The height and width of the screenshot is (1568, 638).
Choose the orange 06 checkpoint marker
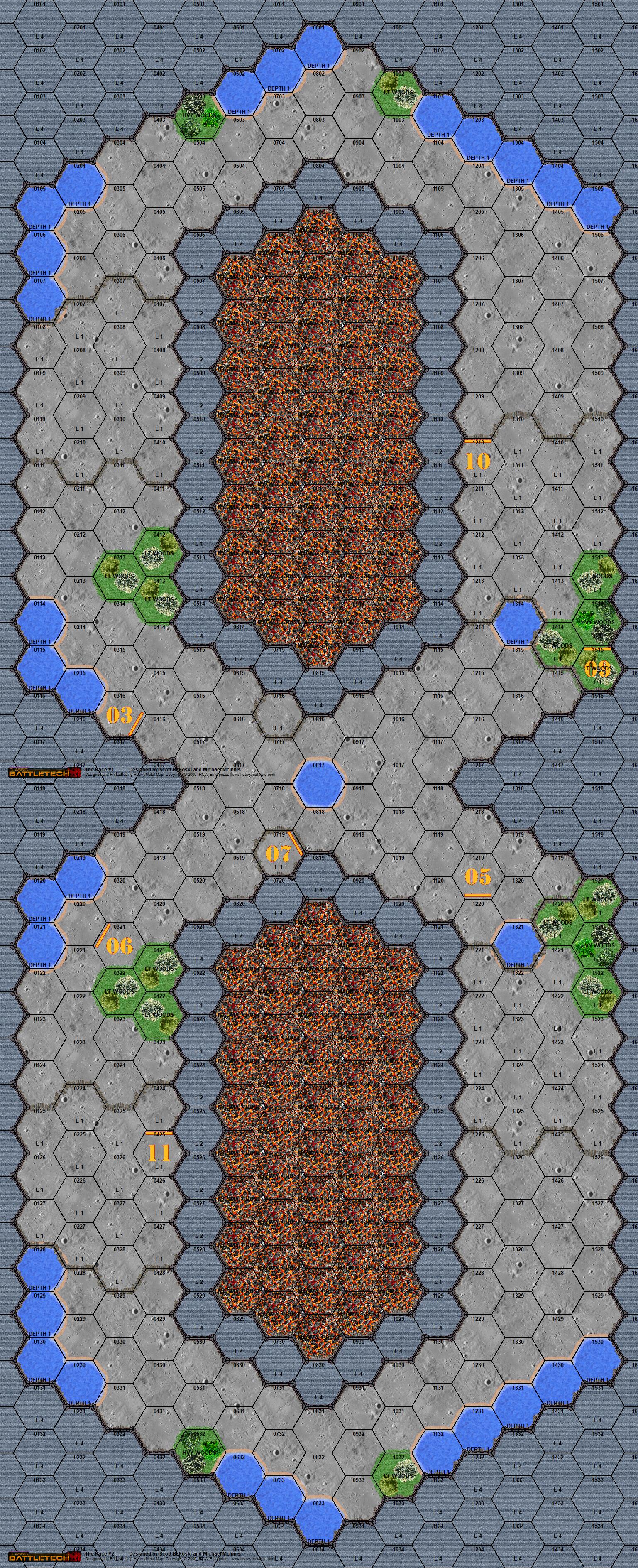tap(119, 945)
